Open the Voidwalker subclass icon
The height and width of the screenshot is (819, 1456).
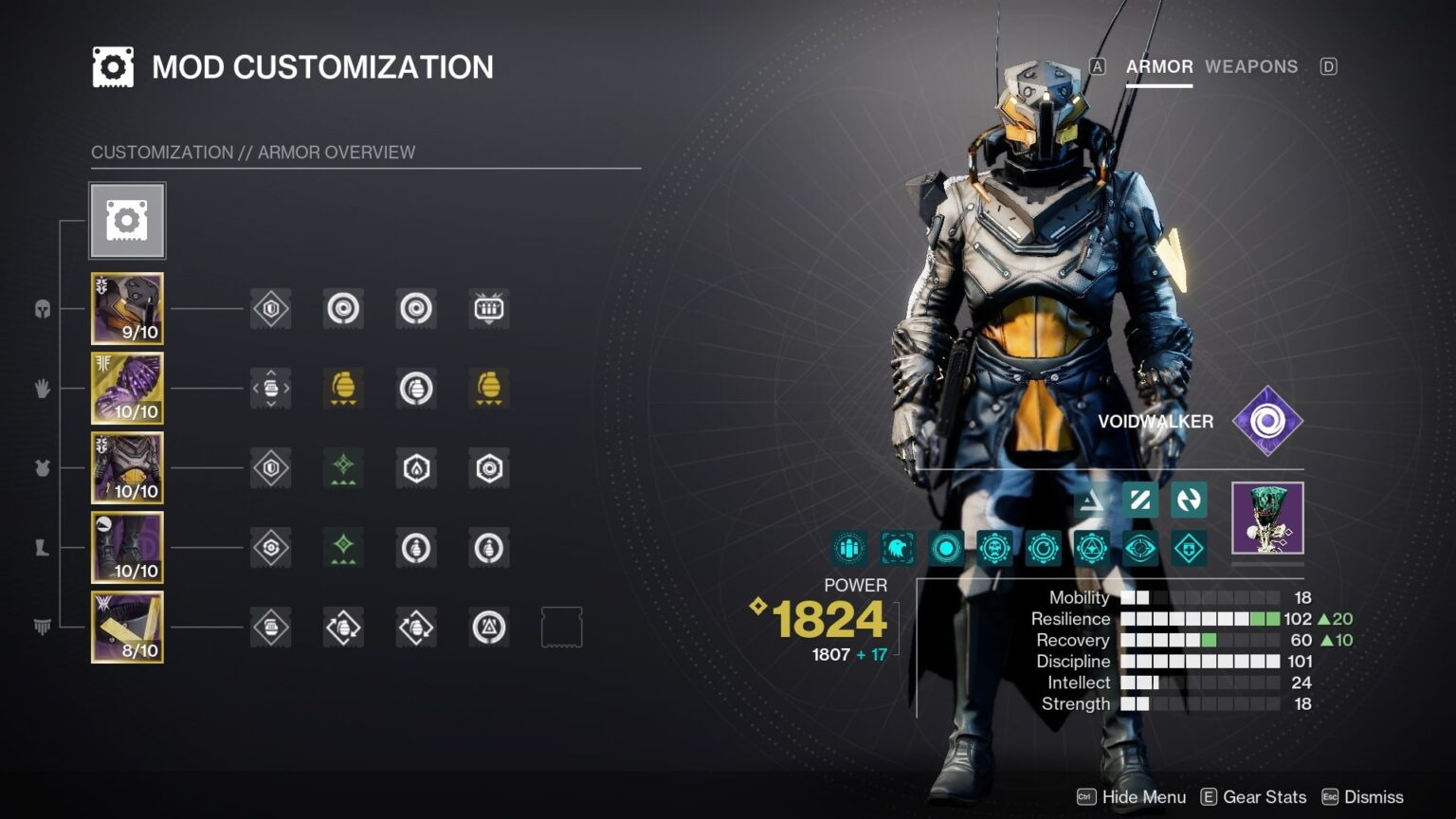(1267, 421)
